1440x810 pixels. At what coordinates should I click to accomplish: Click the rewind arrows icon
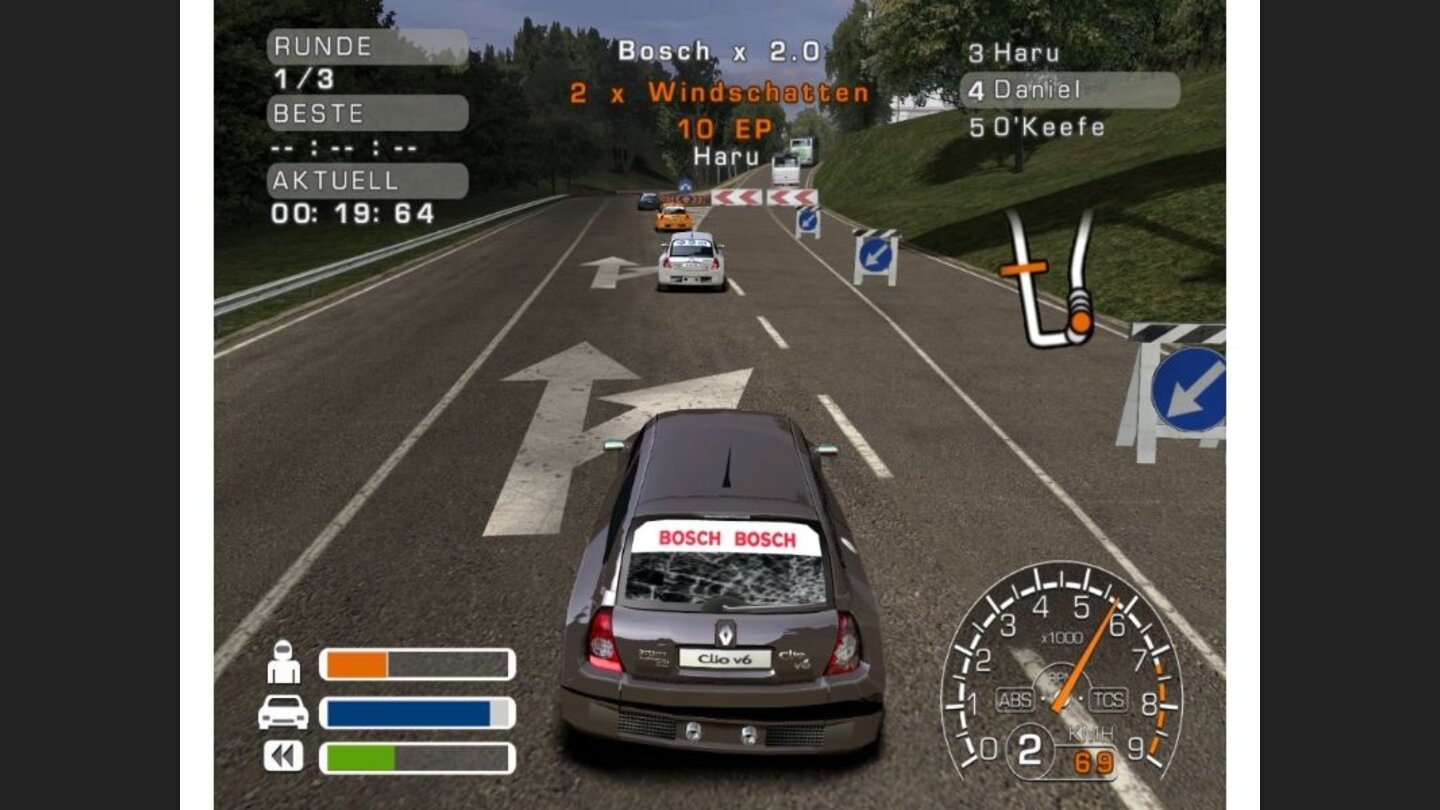(x=284, y=756)
